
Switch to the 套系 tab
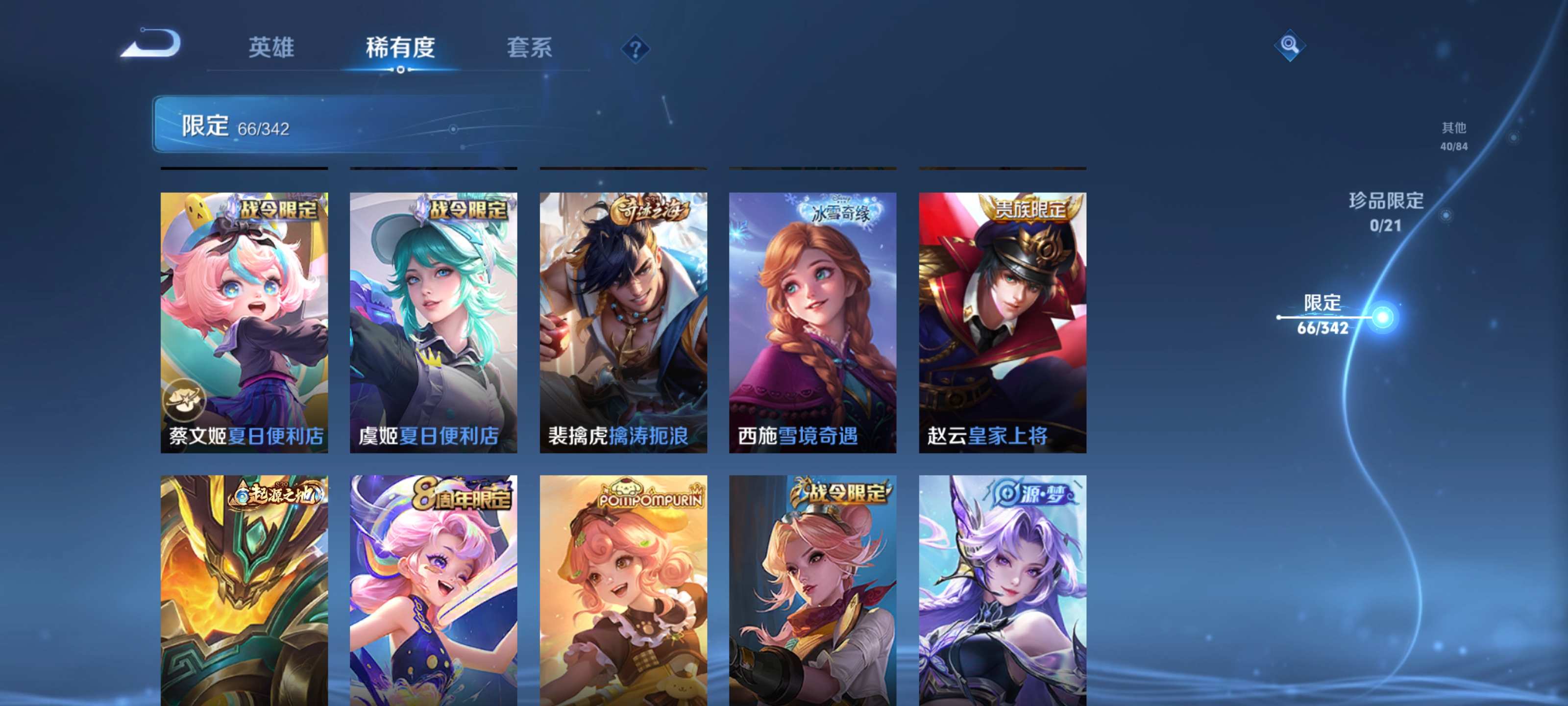pyautogui.click(x=531, y=49)
